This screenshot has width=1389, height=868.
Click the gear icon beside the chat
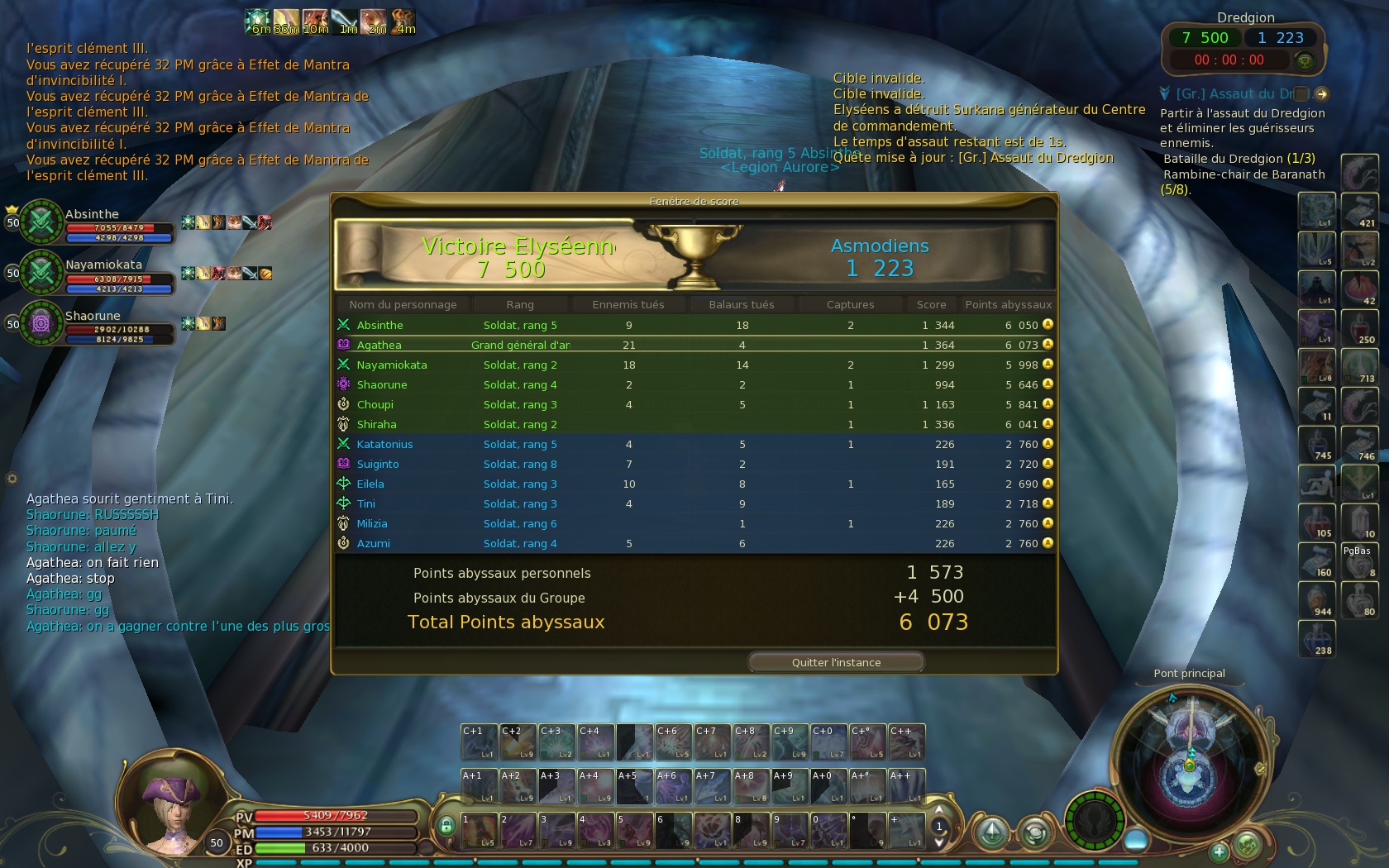pyautogui.click(x=12, y=479)
